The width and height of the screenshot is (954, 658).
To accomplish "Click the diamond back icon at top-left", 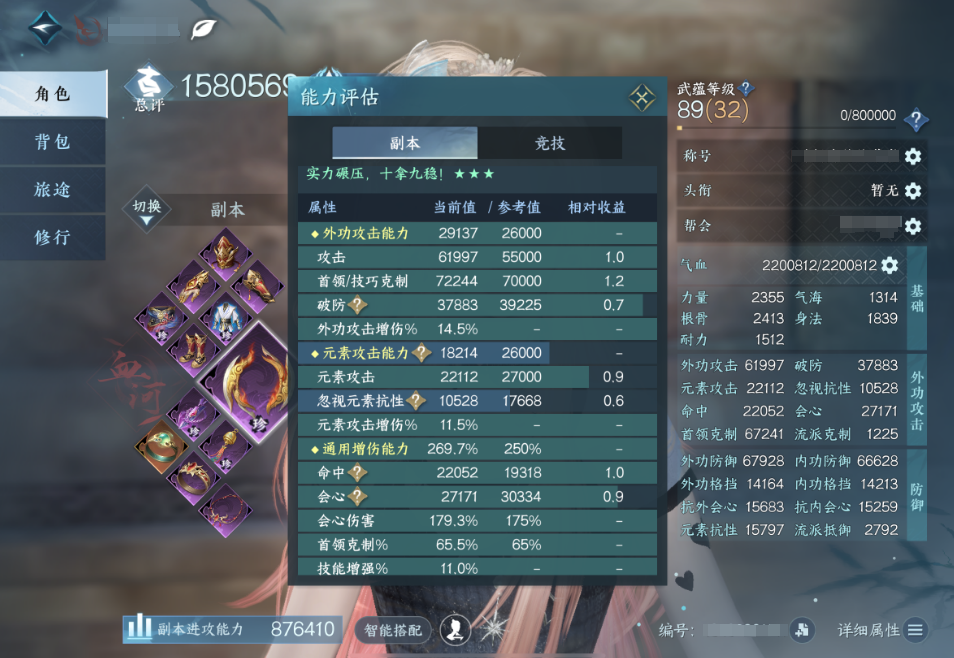I will coord(45,28).
